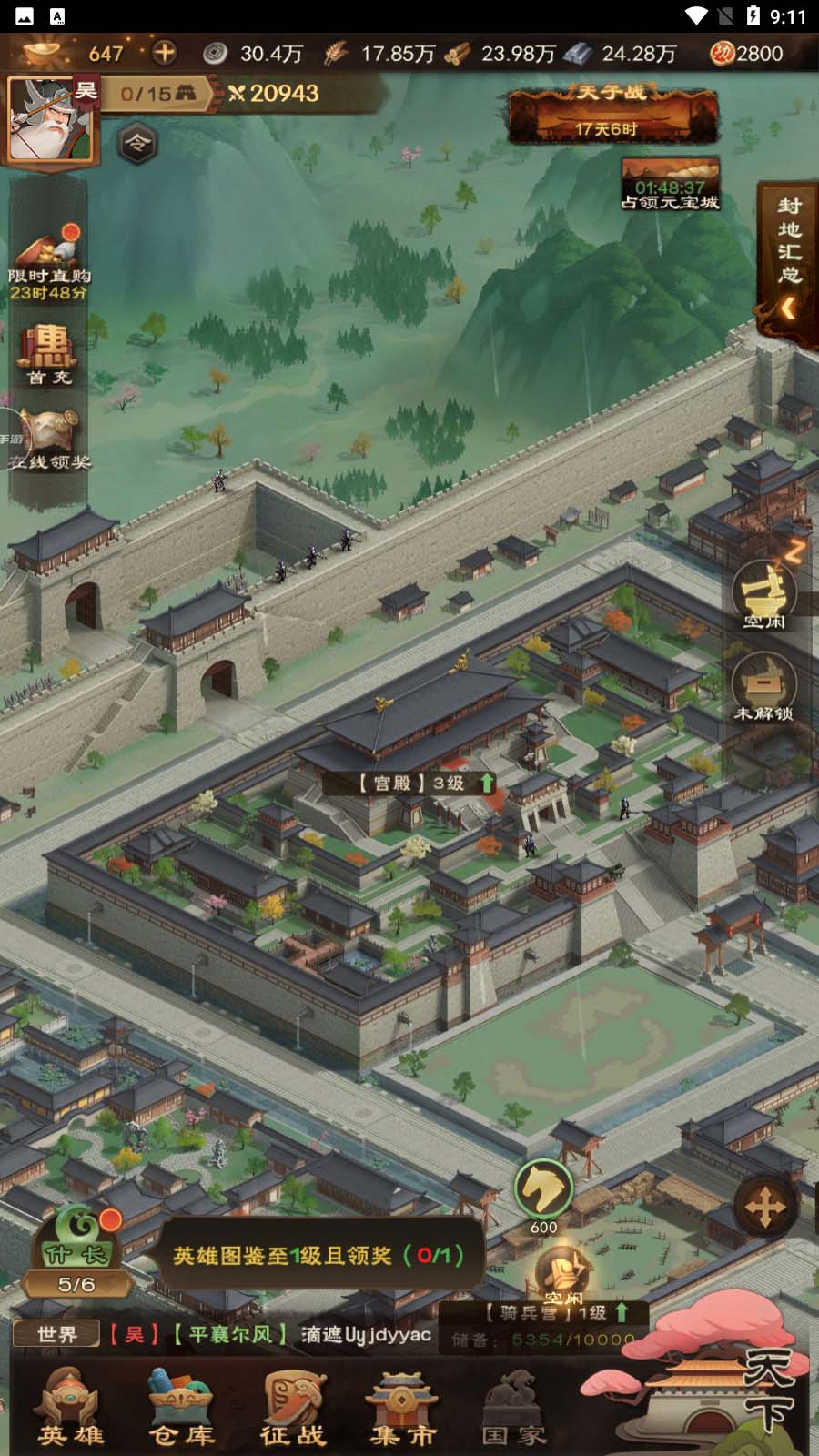This screenshot has width=819, height=1456.
Task: Open the player avatar profile
Action: click(49, 119)
